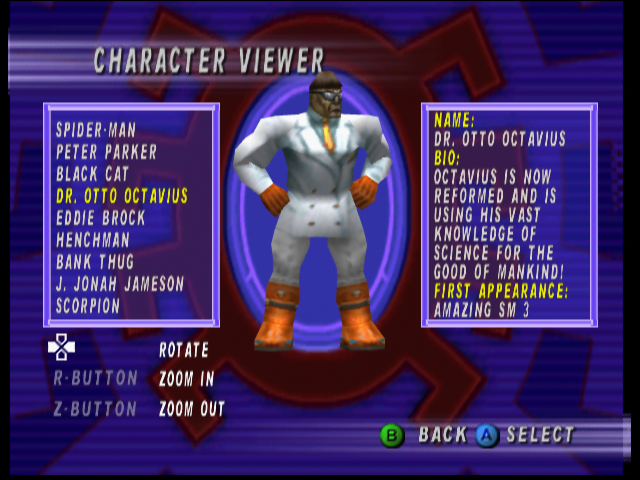Choose Peter Parker from the list

click(106, 152)
